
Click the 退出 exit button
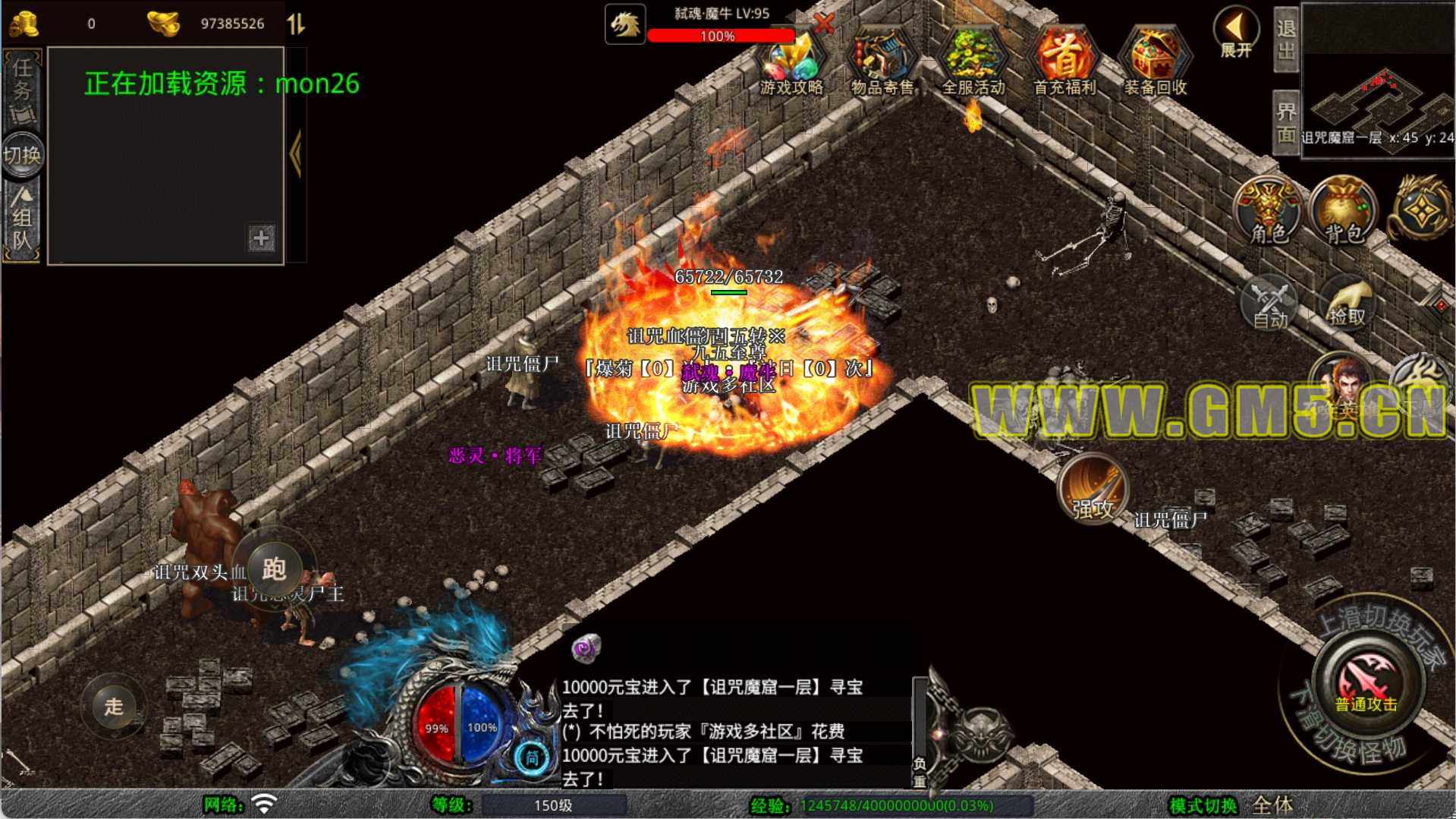pyautogui.click(x=1286, y=39)
